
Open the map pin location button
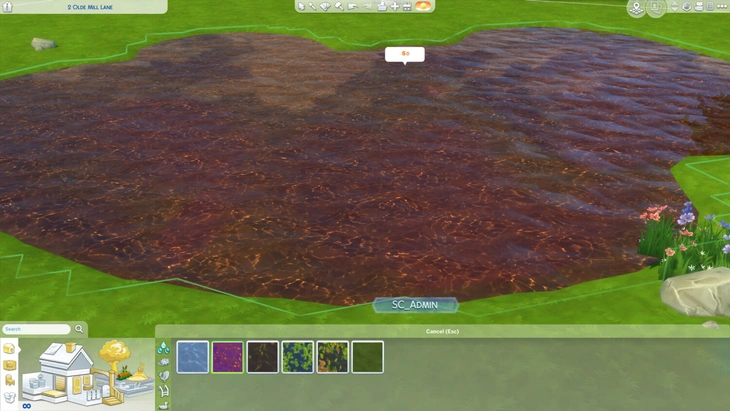coord(636,8)
